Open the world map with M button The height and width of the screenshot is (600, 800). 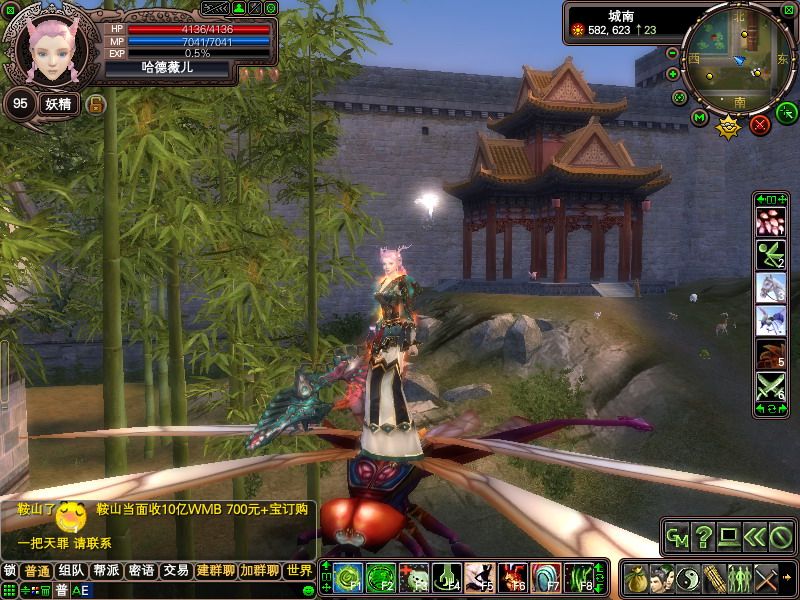(699, 118)
